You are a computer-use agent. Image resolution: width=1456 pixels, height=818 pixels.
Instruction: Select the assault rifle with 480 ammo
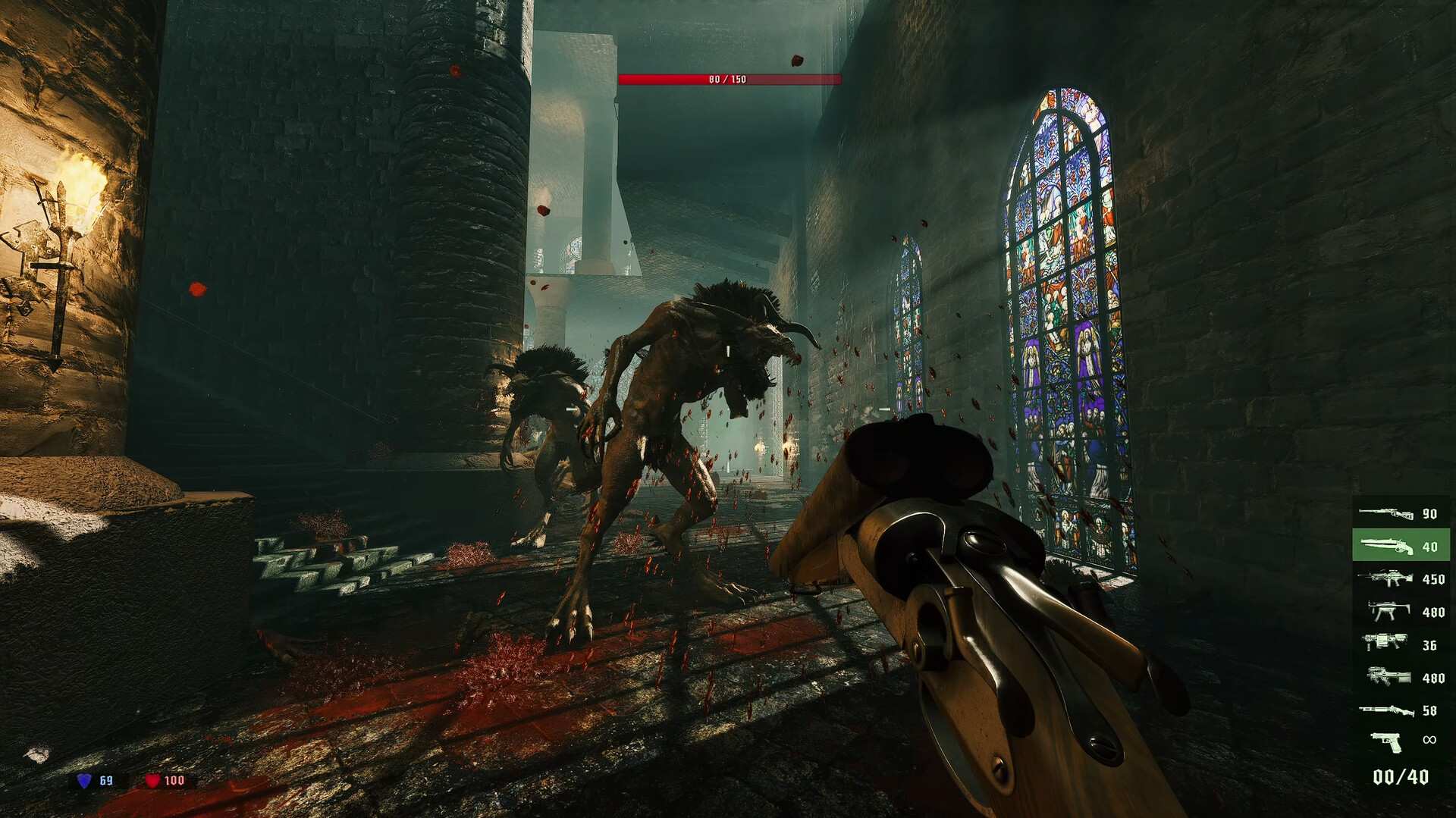[x=1390, y=676]
